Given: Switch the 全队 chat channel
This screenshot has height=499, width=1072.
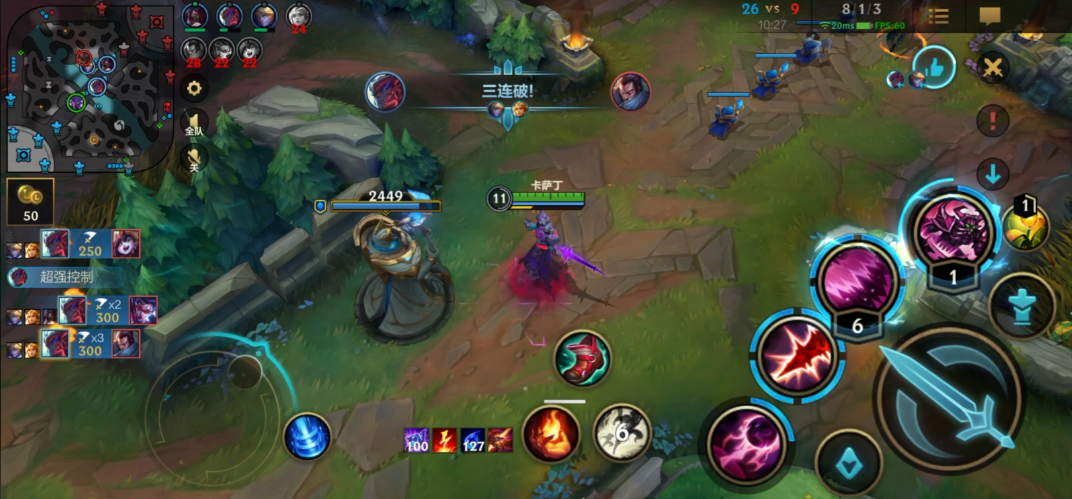Looking at the screenshot, I should (x=194, y=124).
